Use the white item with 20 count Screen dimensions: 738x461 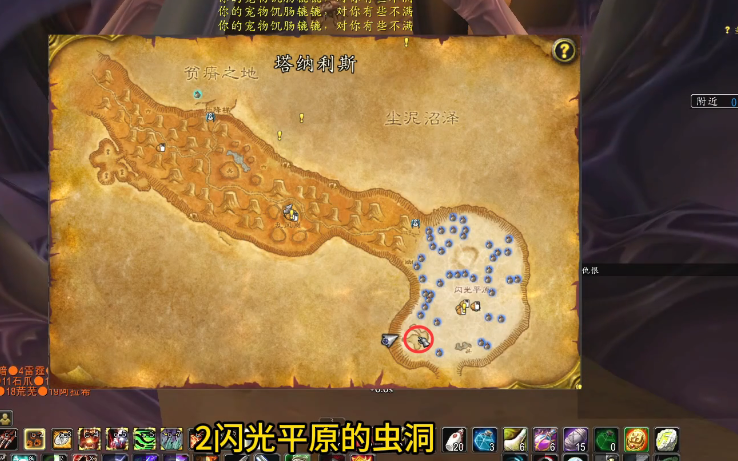(x=454, y=439)
